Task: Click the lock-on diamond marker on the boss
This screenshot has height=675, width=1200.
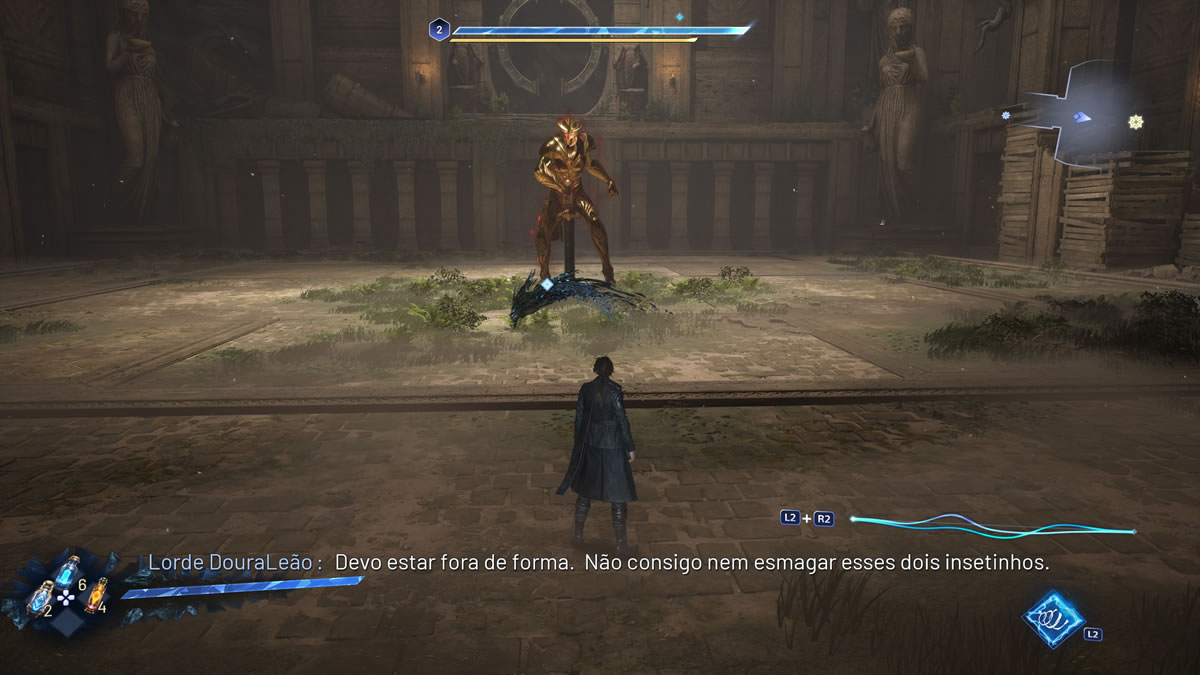Action: tap(547, 284)
